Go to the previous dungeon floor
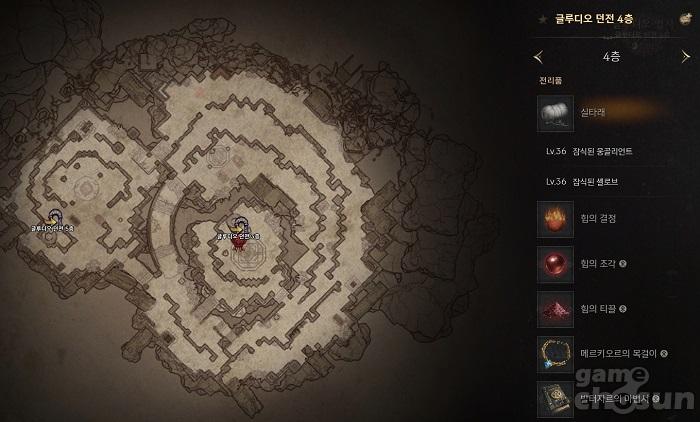Screen dimensions: 700x422 click(x=539, y=57)
